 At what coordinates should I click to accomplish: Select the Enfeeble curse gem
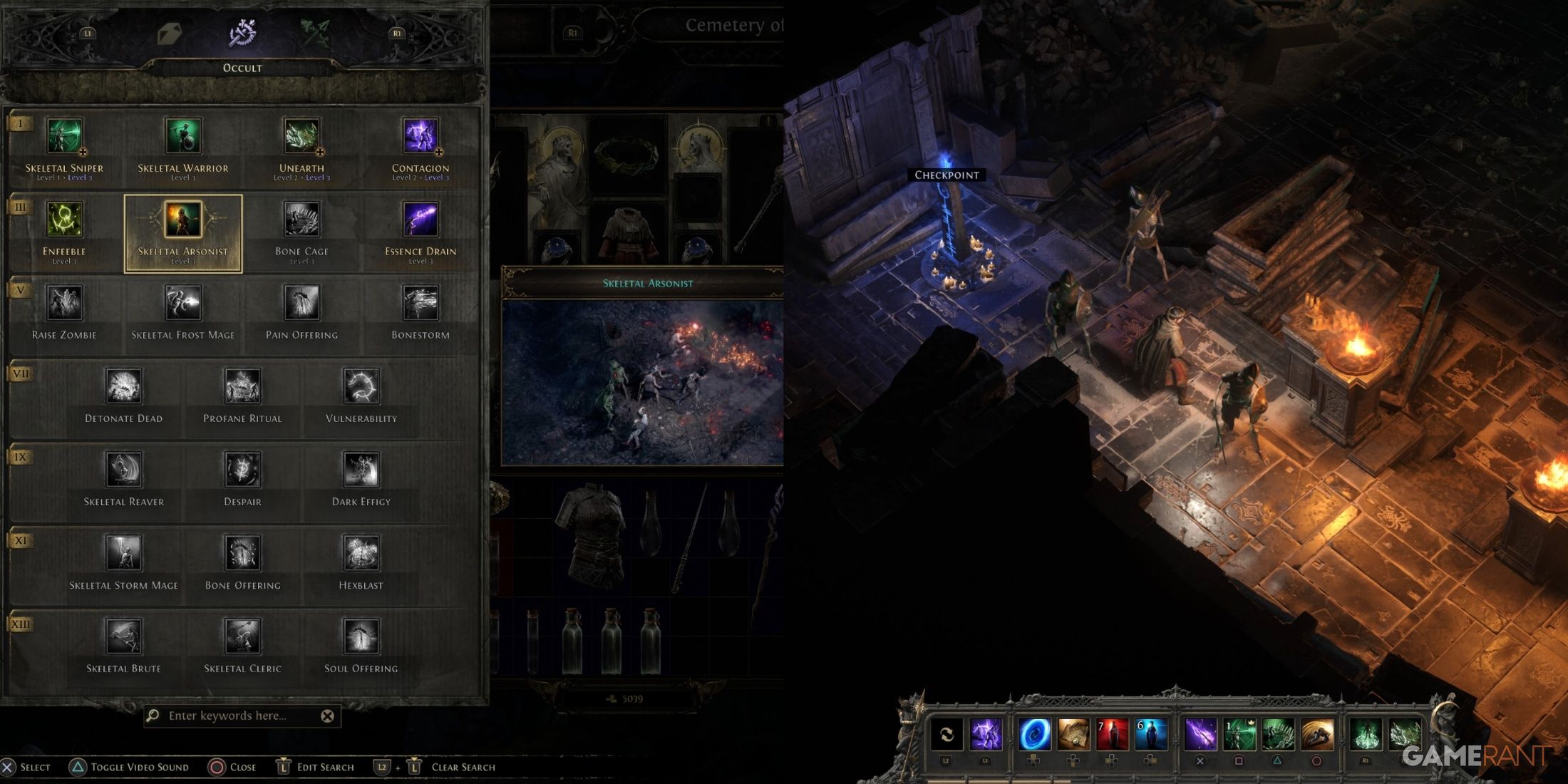63,220
